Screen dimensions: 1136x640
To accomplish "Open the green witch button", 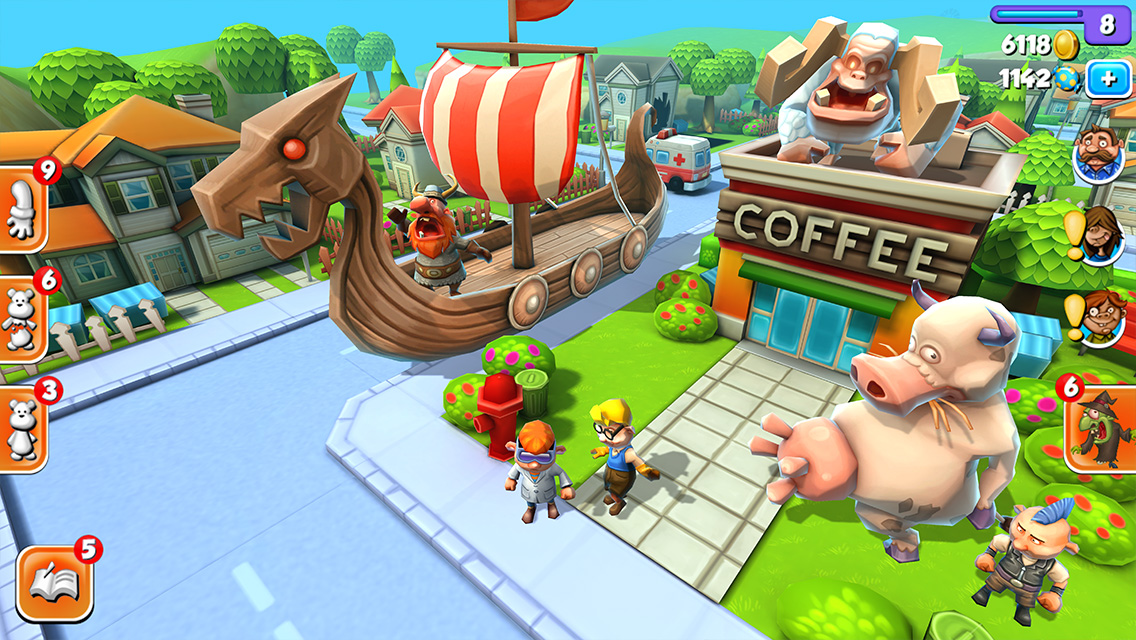I will point(1100,429).
